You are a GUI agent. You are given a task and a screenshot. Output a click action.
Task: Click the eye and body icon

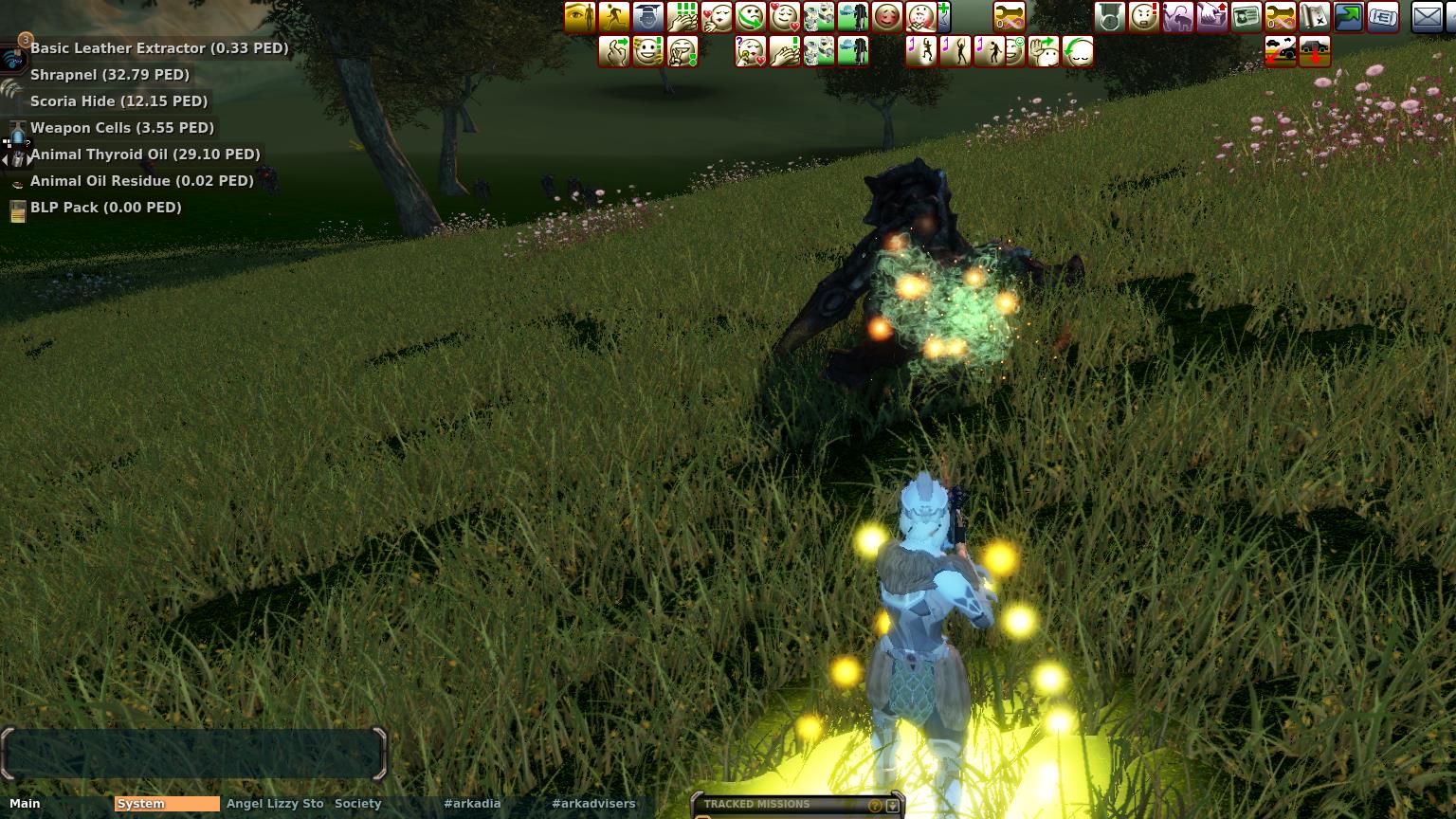(580, 17)
